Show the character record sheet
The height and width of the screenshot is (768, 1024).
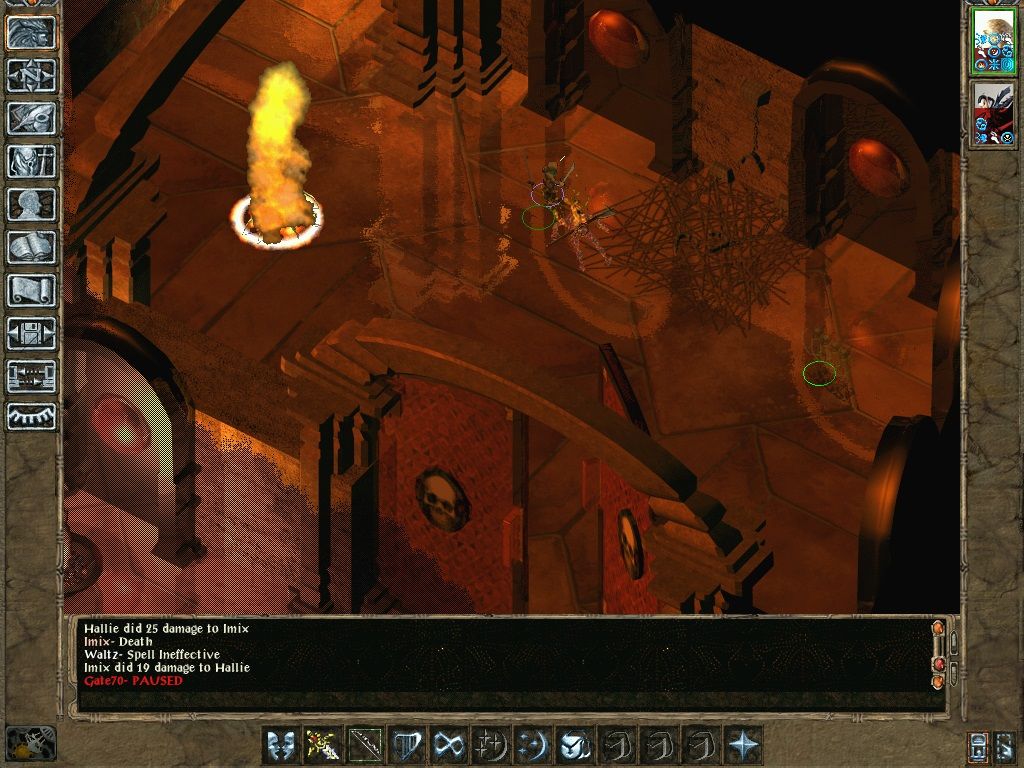[x=31, y=204]
